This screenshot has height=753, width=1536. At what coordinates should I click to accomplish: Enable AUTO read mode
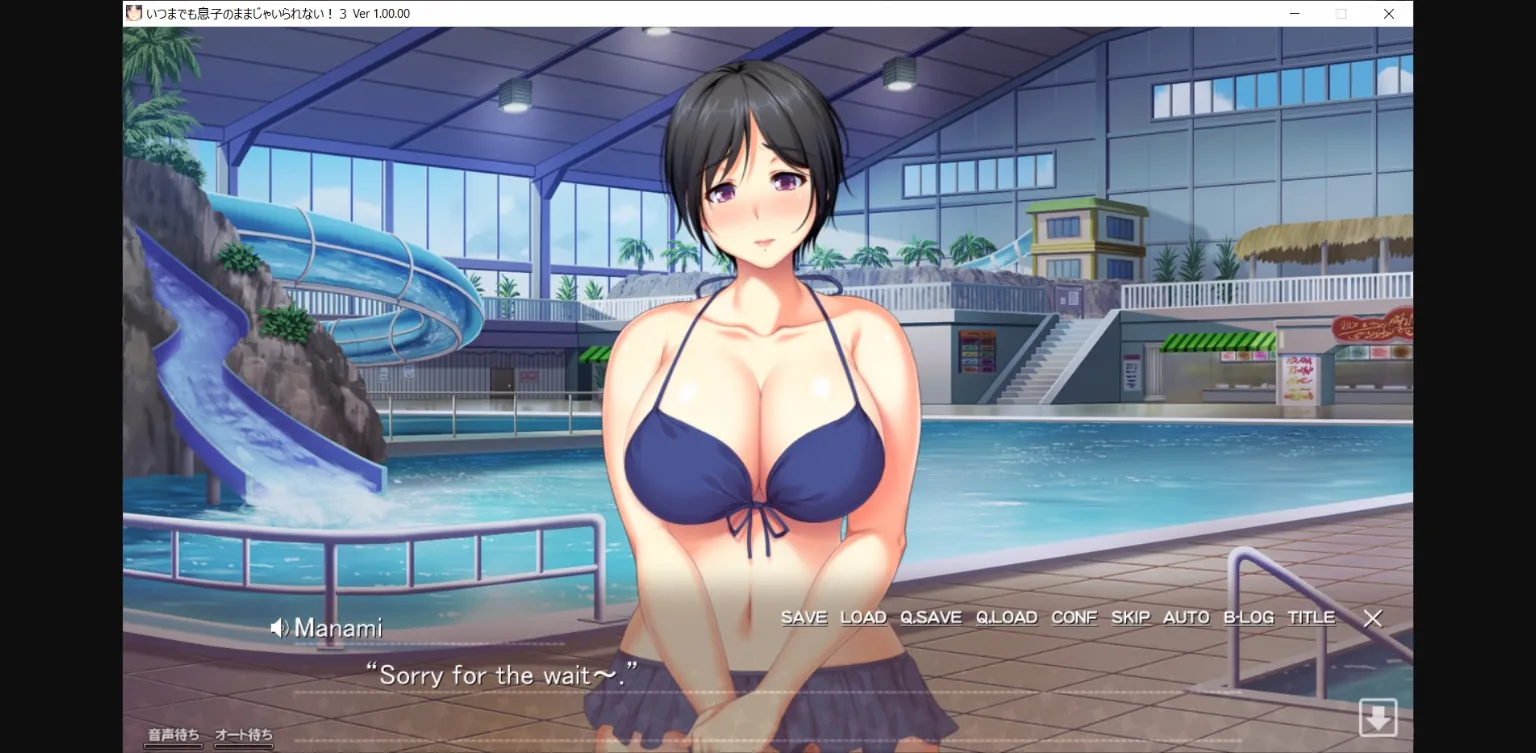(x=1185, y=617)
